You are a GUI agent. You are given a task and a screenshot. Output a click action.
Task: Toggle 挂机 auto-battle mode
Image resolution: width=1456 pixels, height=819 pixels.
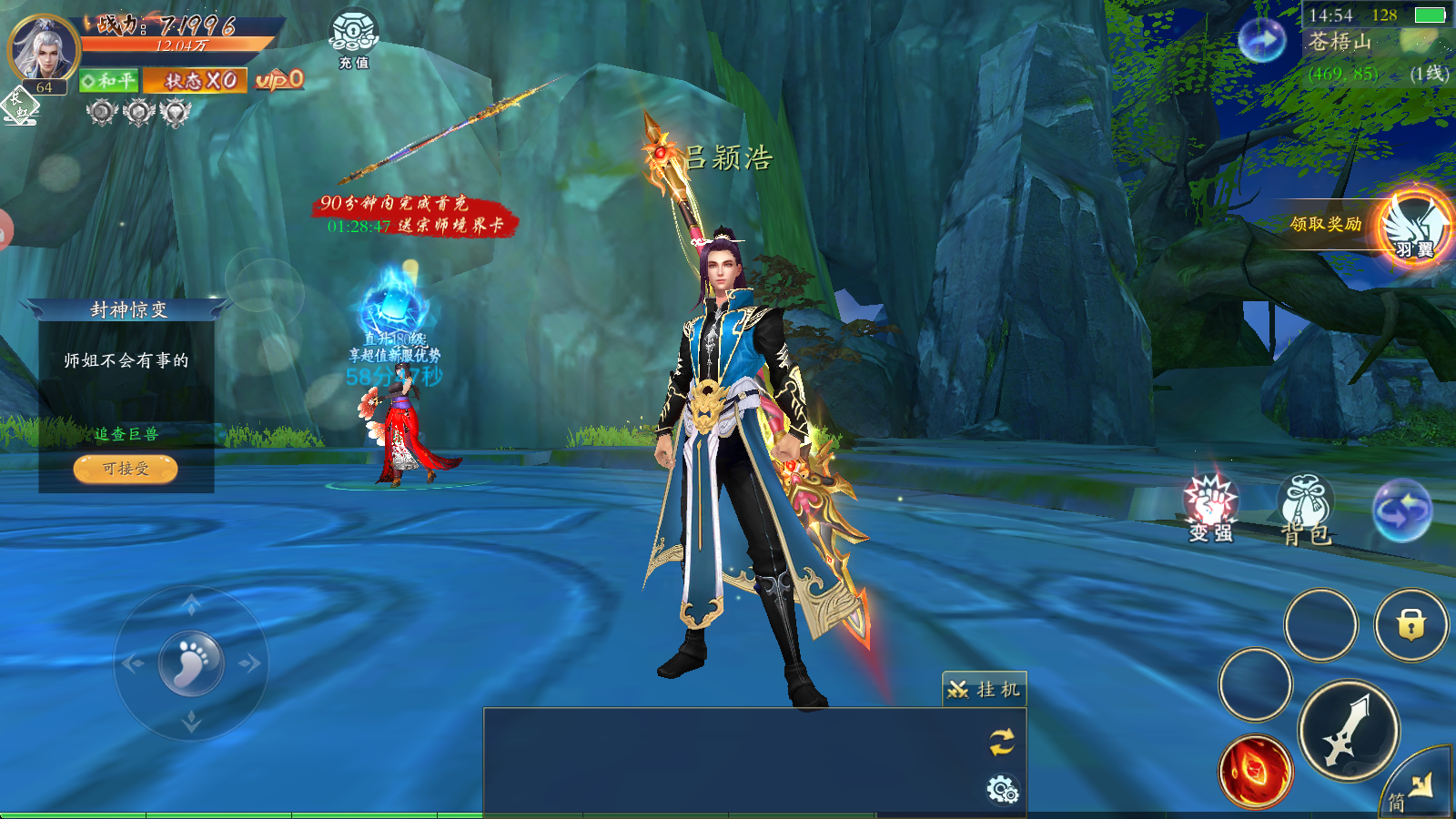coord(985,690)
